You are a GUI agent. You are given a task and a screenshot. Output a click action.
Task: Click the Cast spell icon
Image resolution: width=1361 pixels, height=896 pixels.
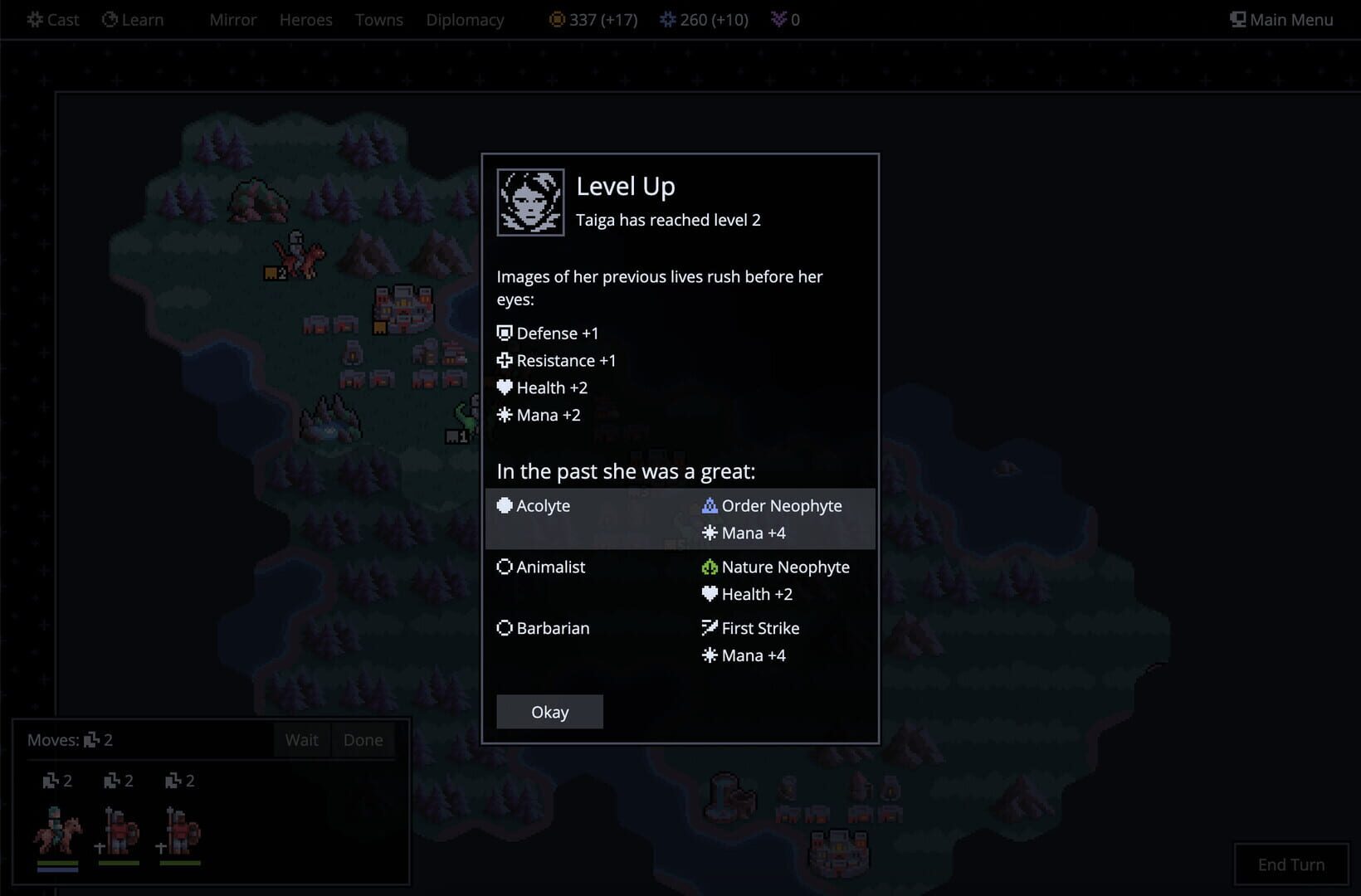(33, 19)
